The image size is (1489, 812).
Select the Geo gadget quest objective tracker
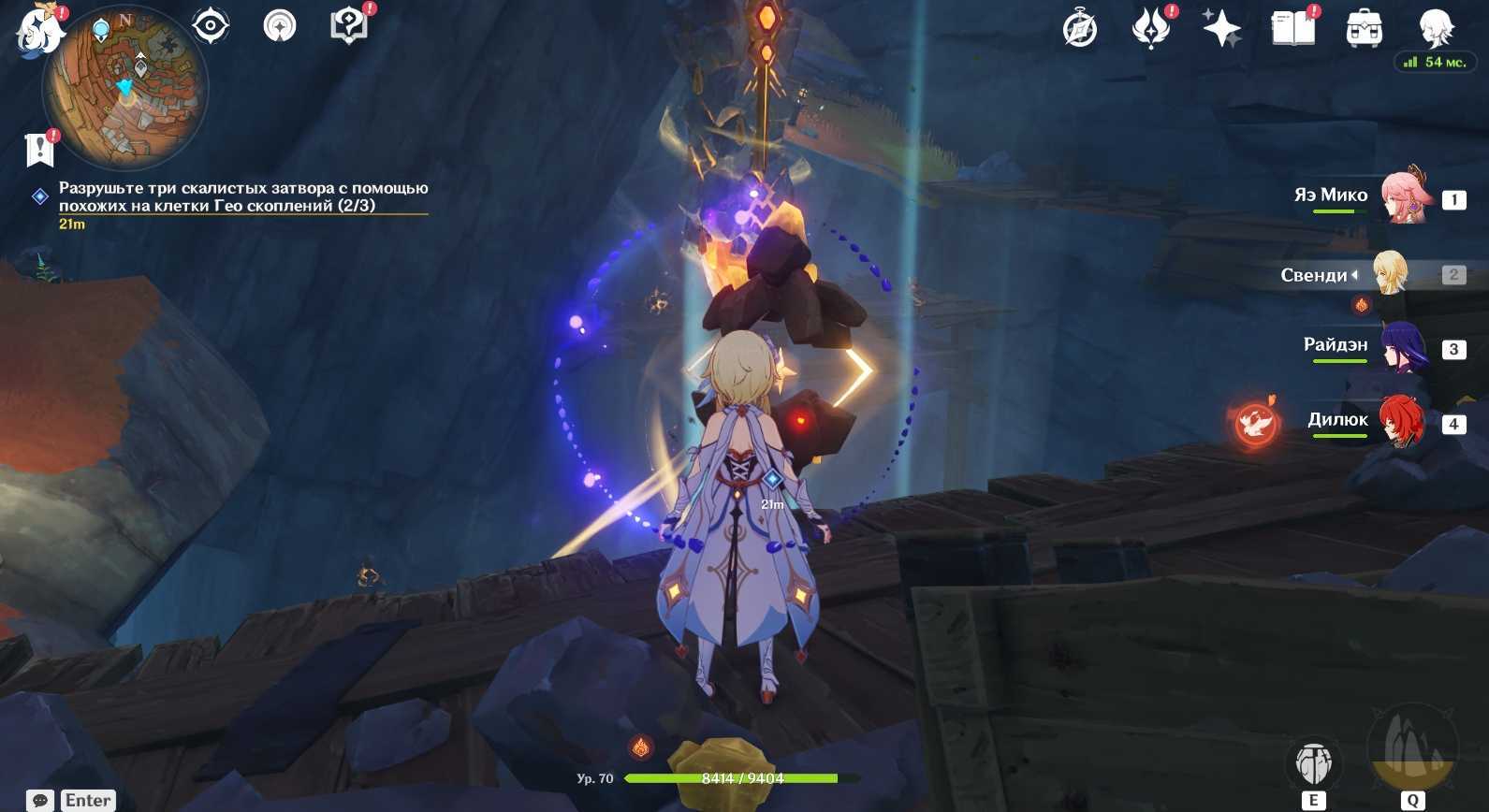coord(242,196)
